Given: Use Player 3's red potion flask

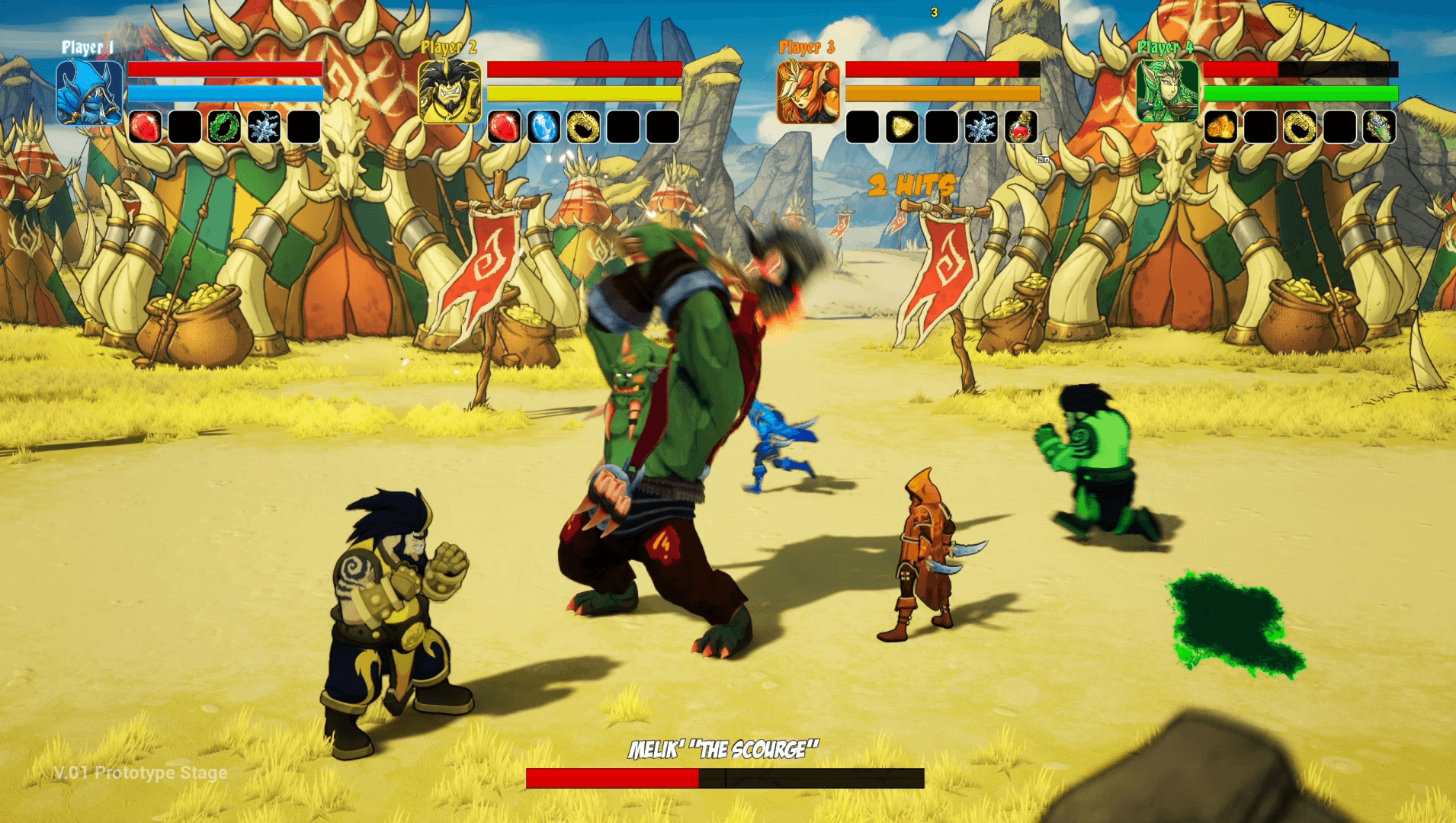Looking at the screenshot, I should [x=1021, y=127].
